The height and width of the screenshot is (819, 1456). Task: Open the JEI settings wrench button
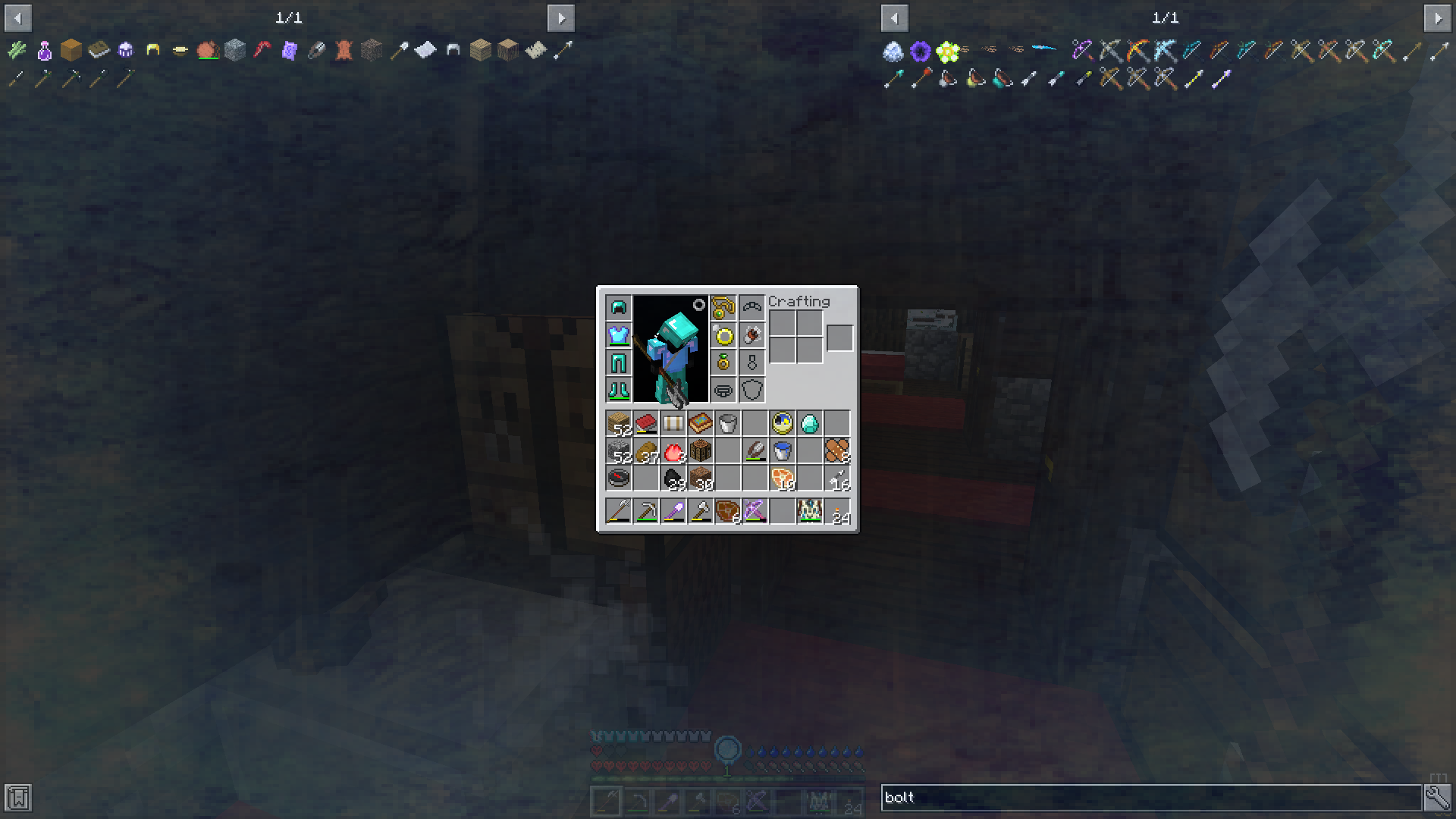[1439, 798]
